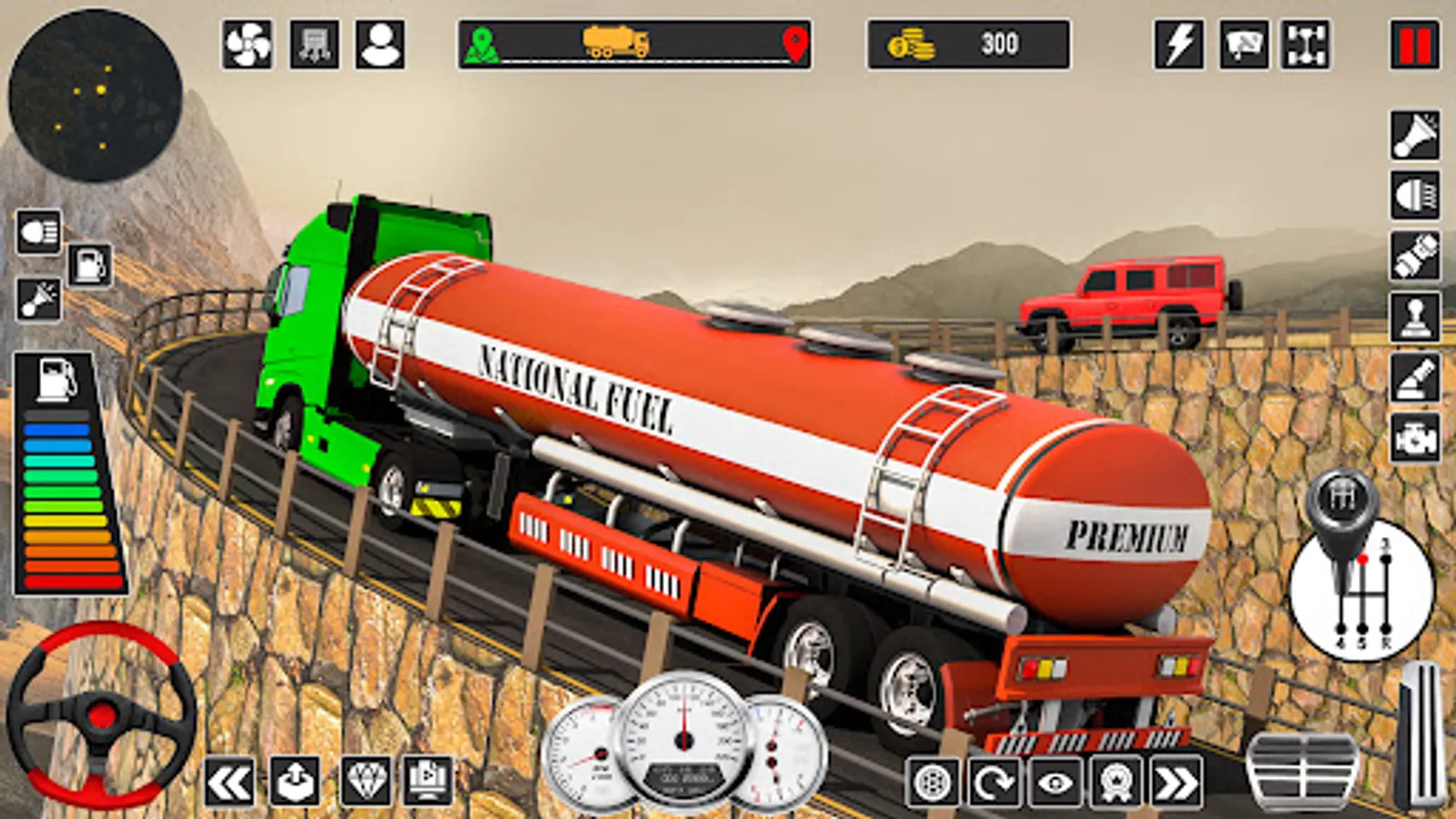Toggle the flashlight icon button

[x=1415, y=256]
